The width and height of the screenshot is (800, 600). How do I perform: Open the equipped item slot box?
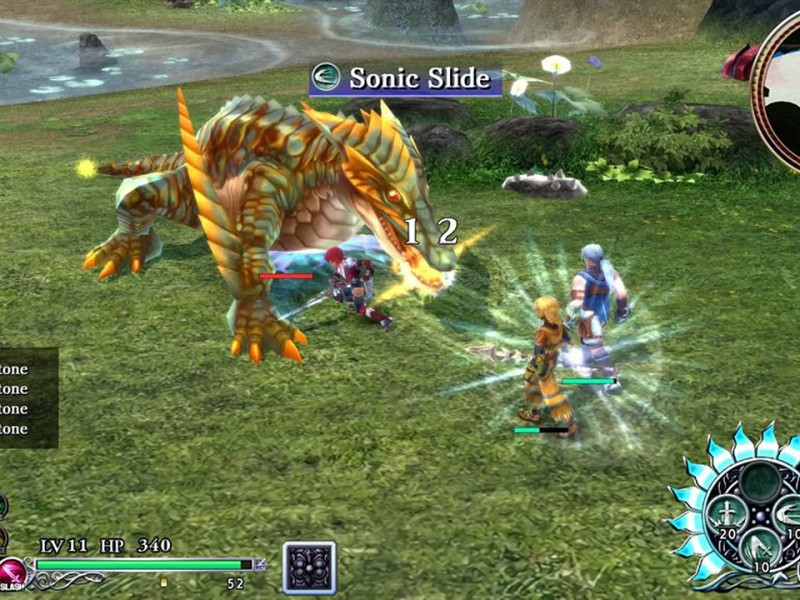click(309, 568)
